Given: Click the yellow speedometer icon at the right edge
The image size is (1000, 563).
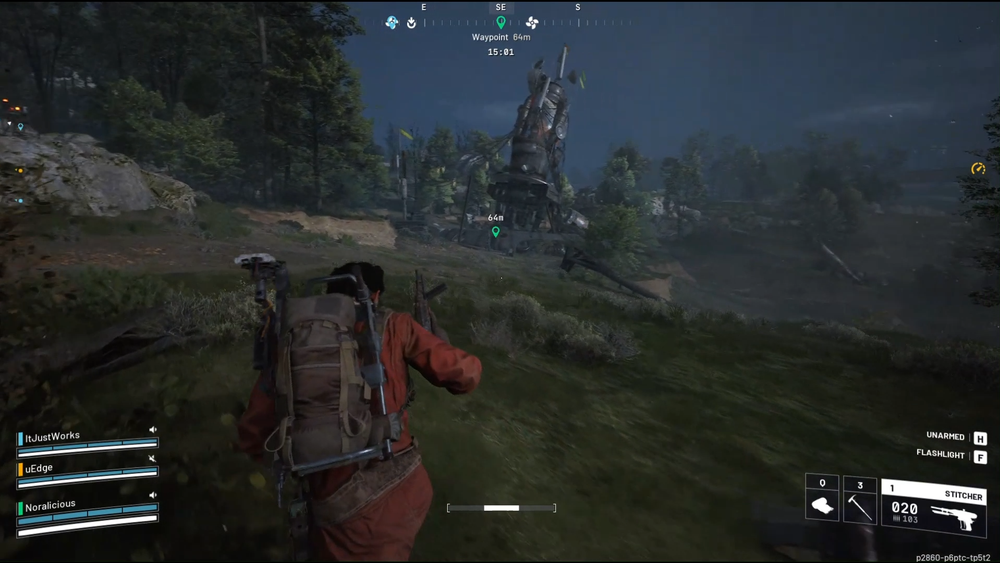Looking at the screenshot, I should (x=978, y=169).
